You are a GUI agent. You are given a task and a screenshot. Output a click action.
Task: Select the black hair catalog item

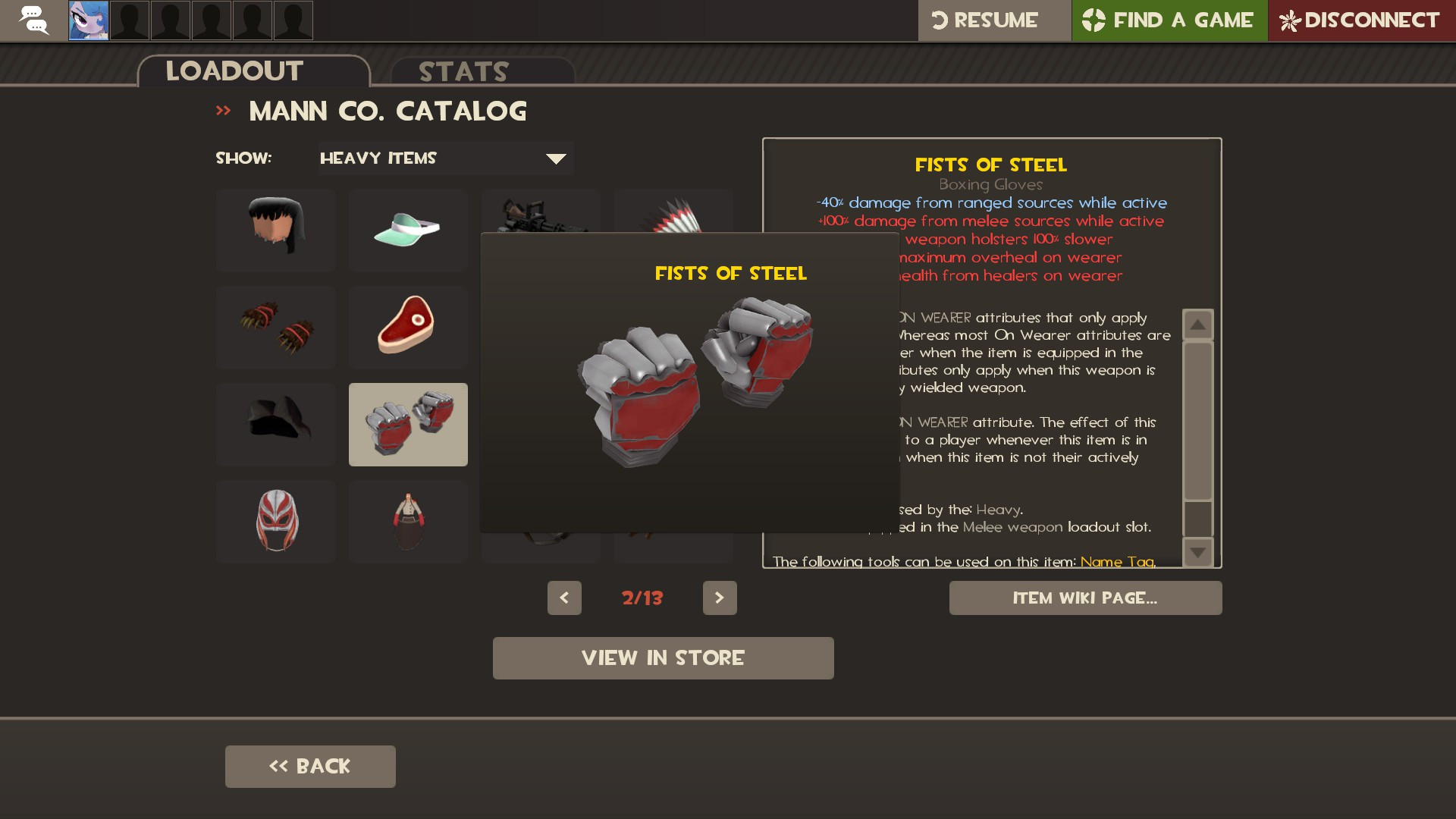click(275, 230)
